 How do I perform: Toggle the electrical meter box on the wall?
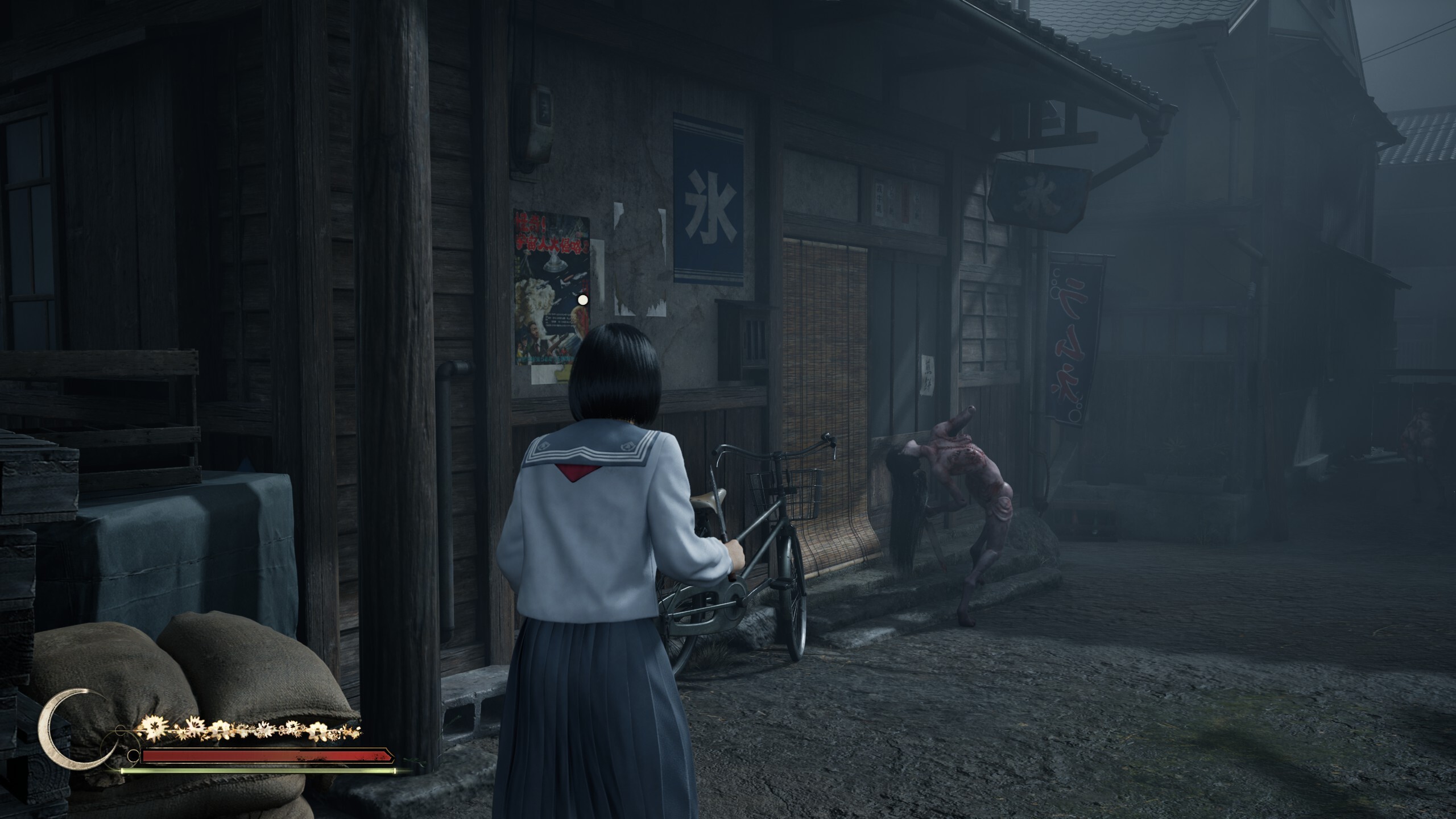coord(540,125)
